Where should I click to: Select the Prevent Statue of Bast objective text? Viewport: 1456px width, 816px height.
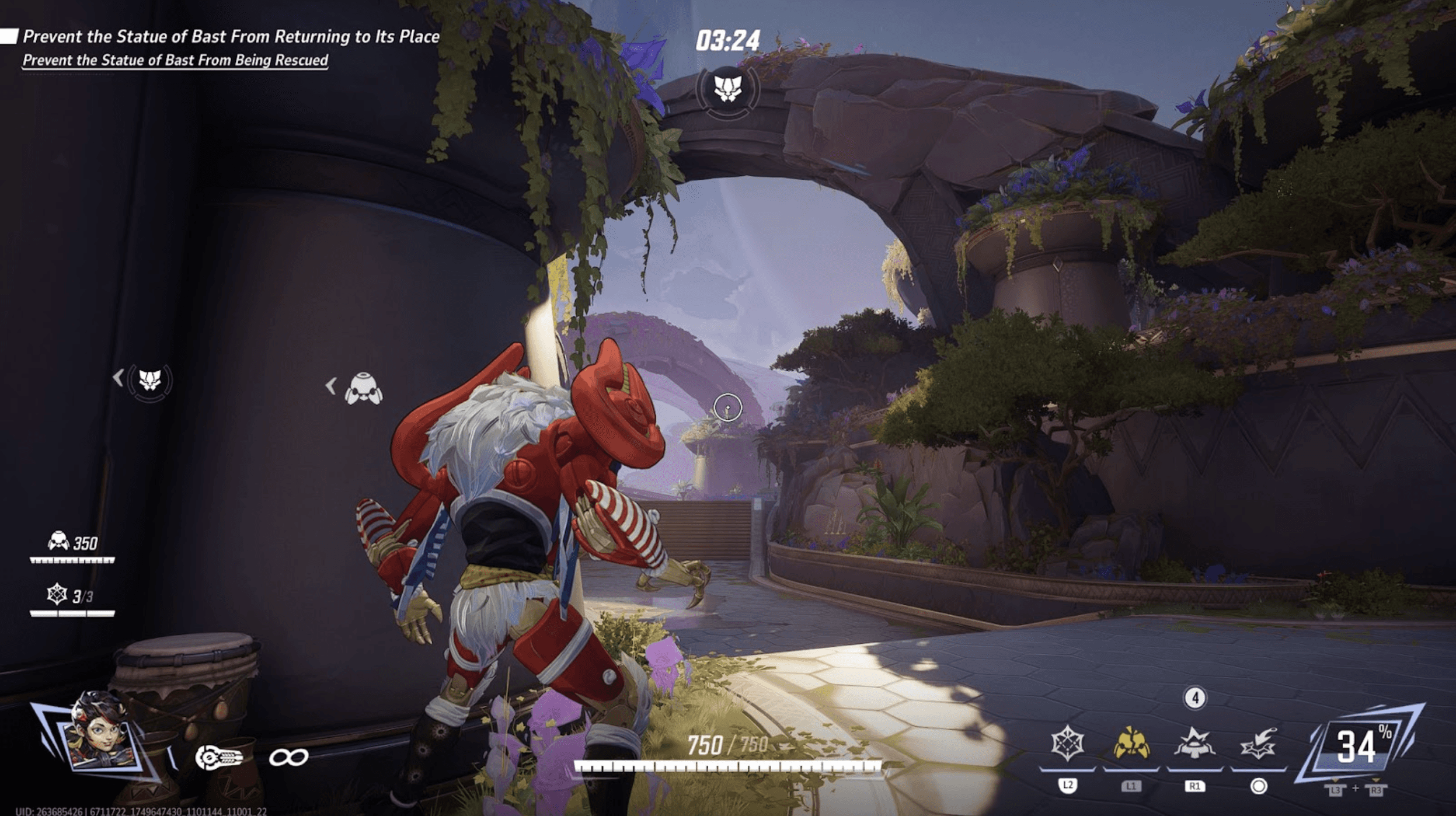(x=231, y=37)
